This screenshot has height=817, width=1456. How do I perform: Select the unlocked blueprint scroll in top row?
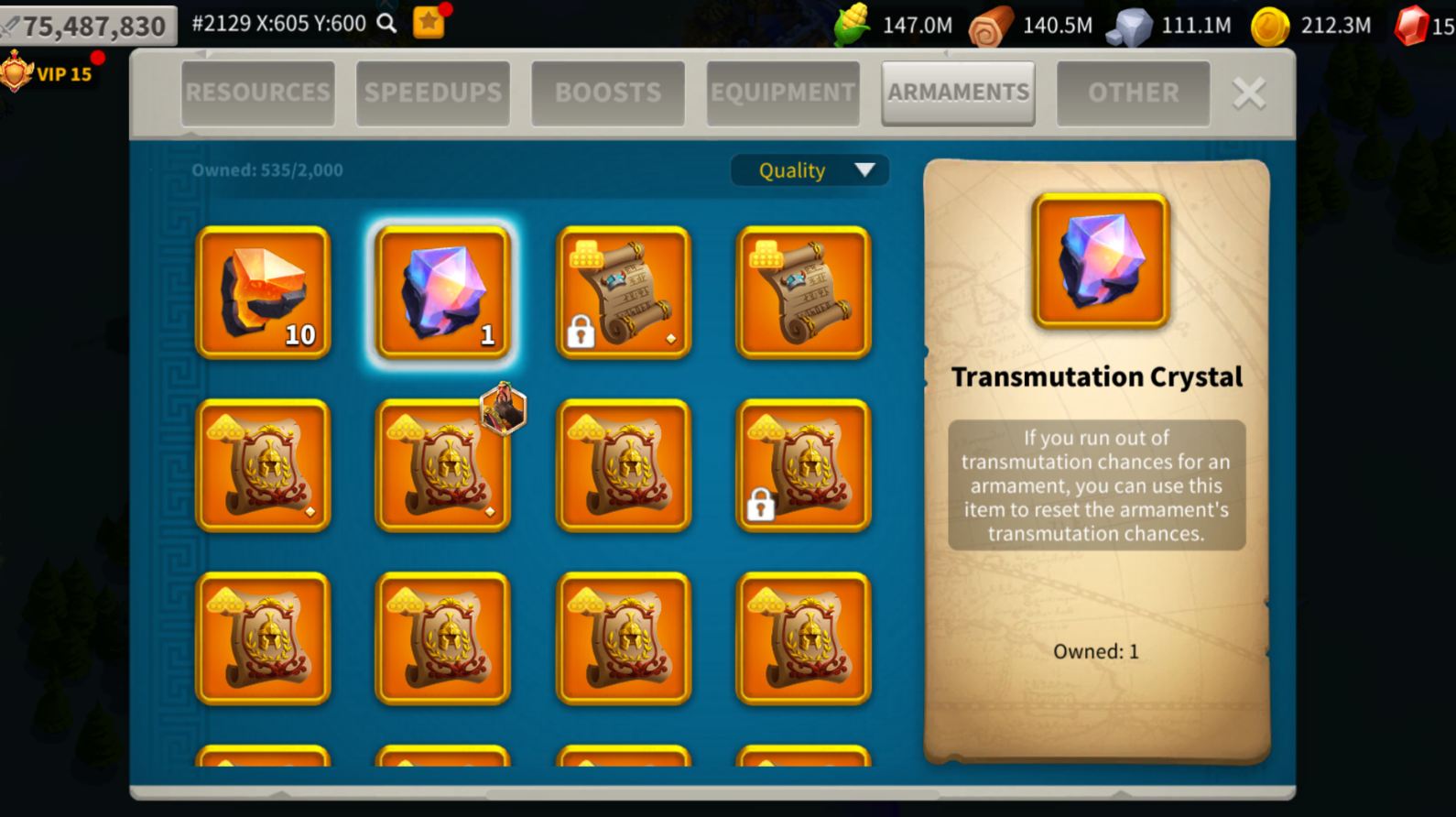point(802,291)
